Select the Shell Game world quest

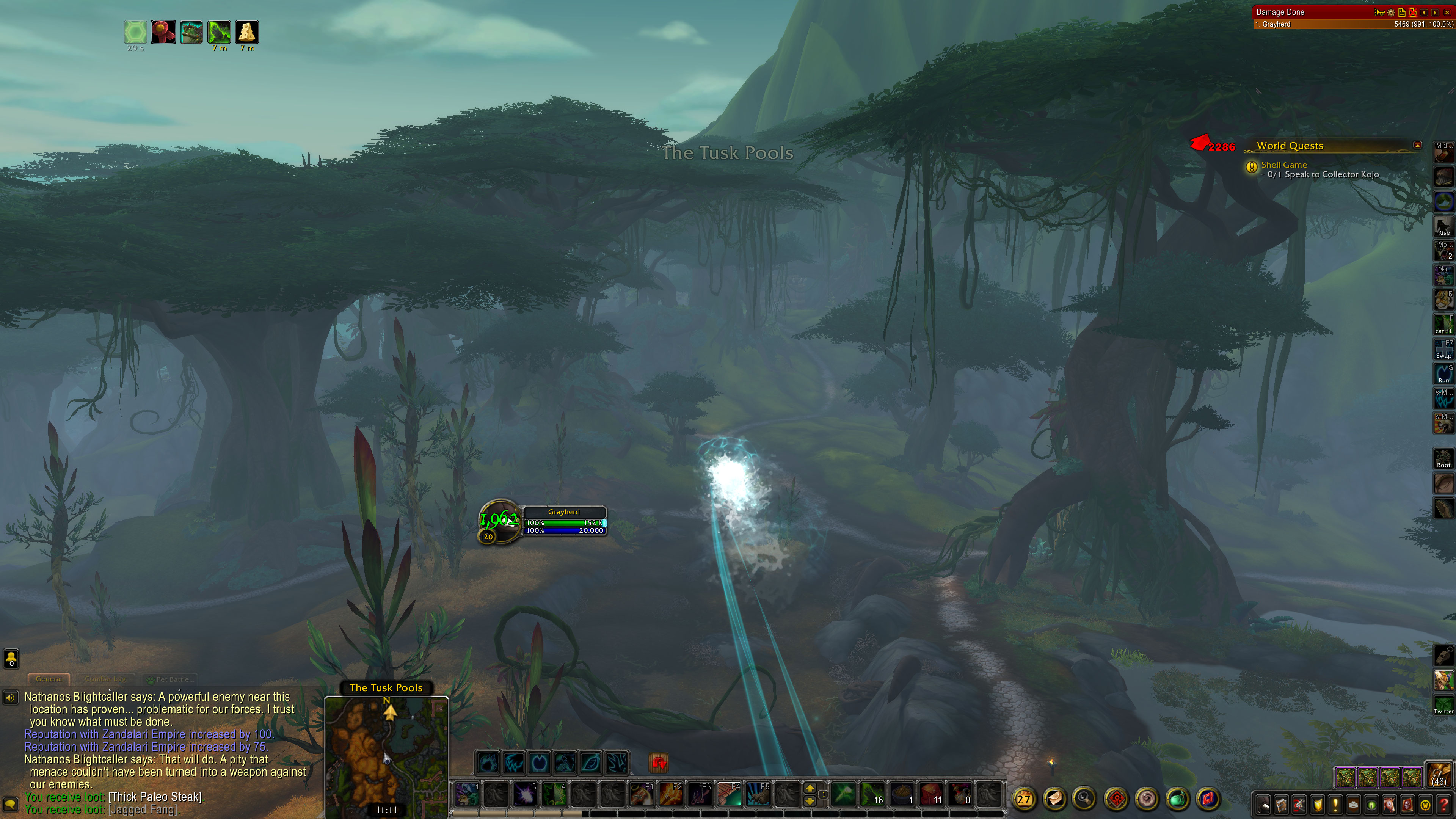point(1283,165)
